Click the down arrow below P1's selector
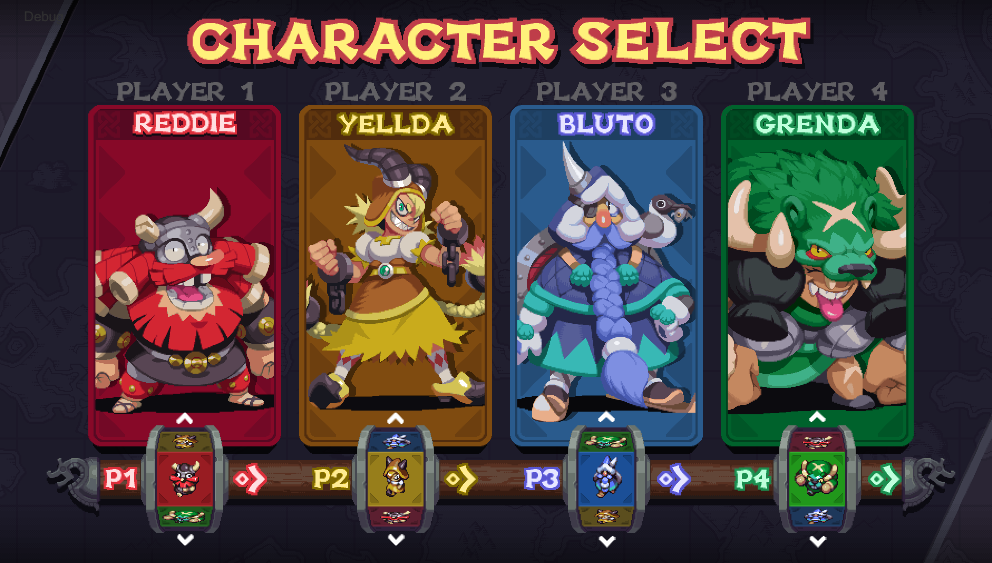The image size is (992, 563). (185, 540)
